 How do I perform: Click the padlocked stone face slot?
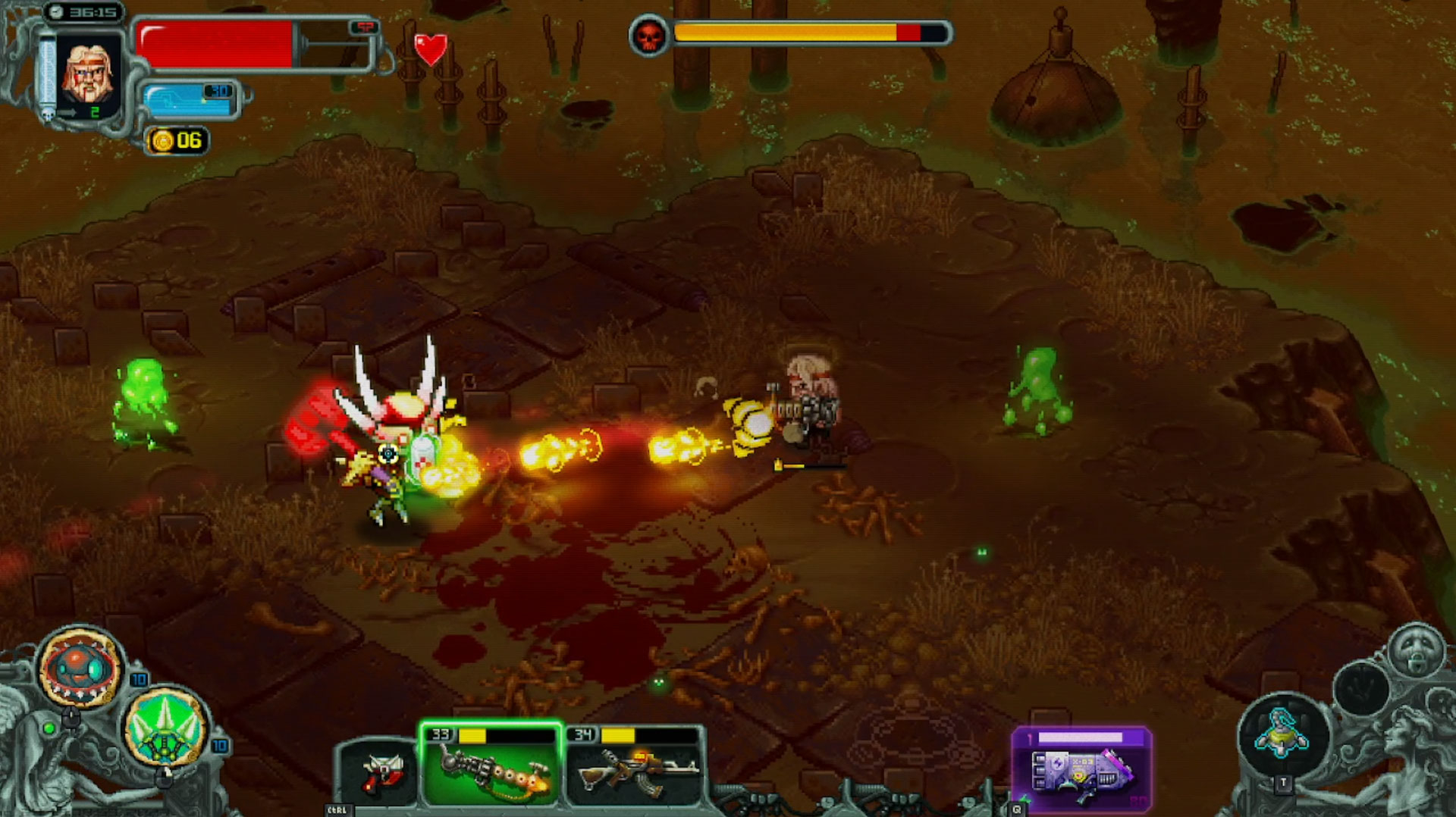[1415, 651]
